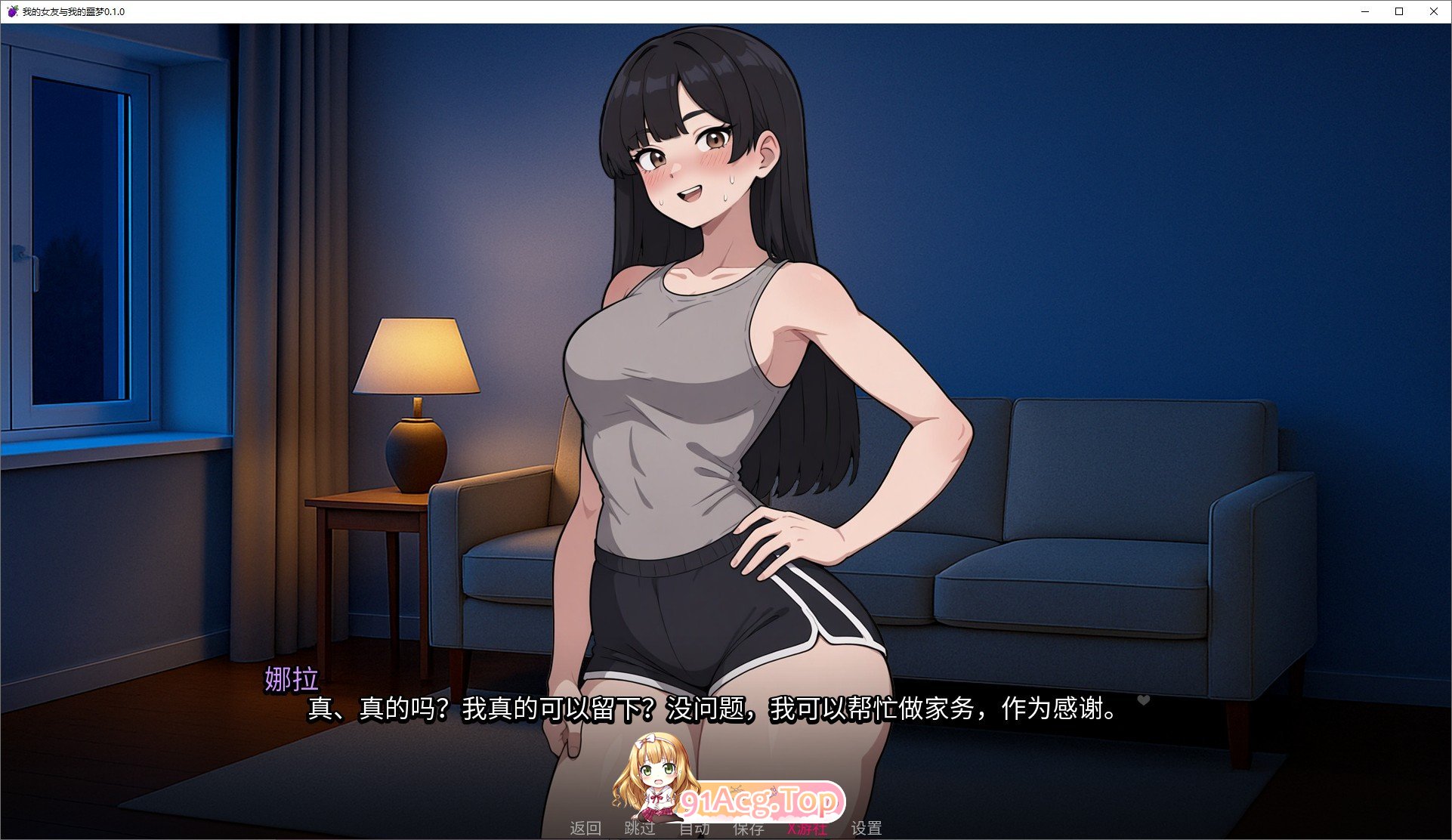1452x840 pixels.
Task: Enable 自动 auto-advance mode
Action: [694, 828]
